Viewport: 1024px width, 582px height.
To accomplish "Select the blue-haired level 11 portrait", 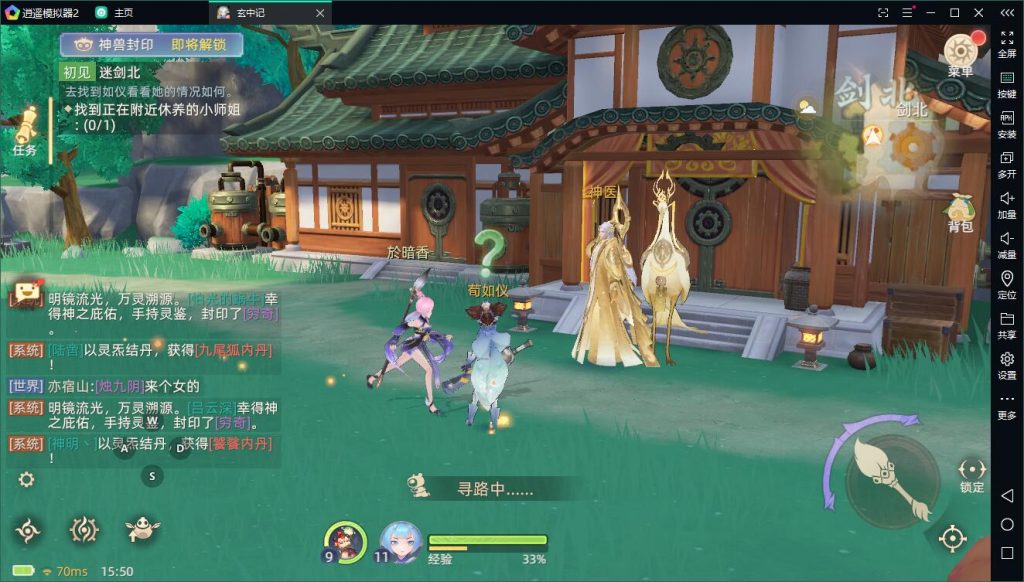I will (x=399, y=542).
